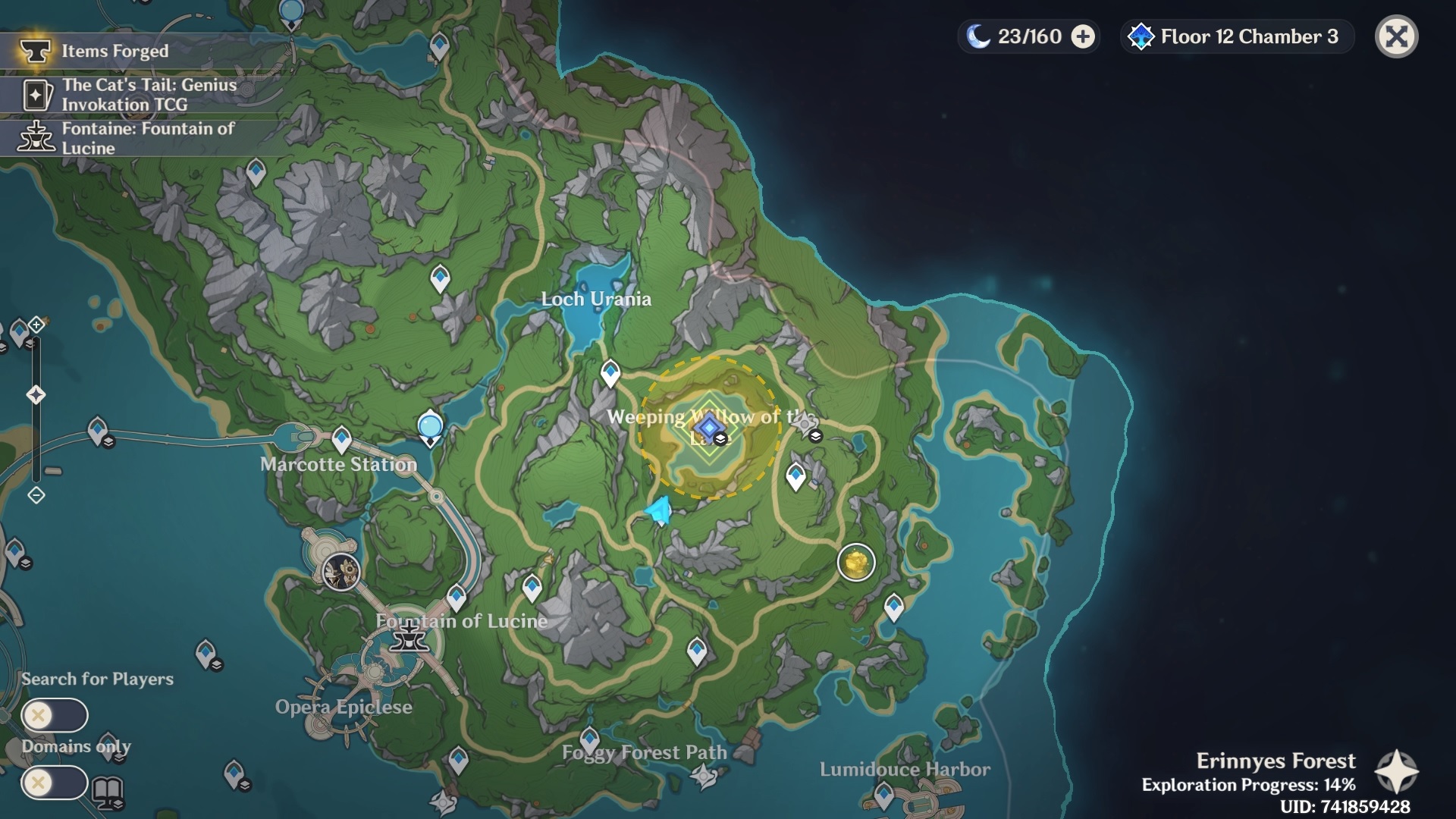Select the gold boss marker in the circle

click(856, 563)
